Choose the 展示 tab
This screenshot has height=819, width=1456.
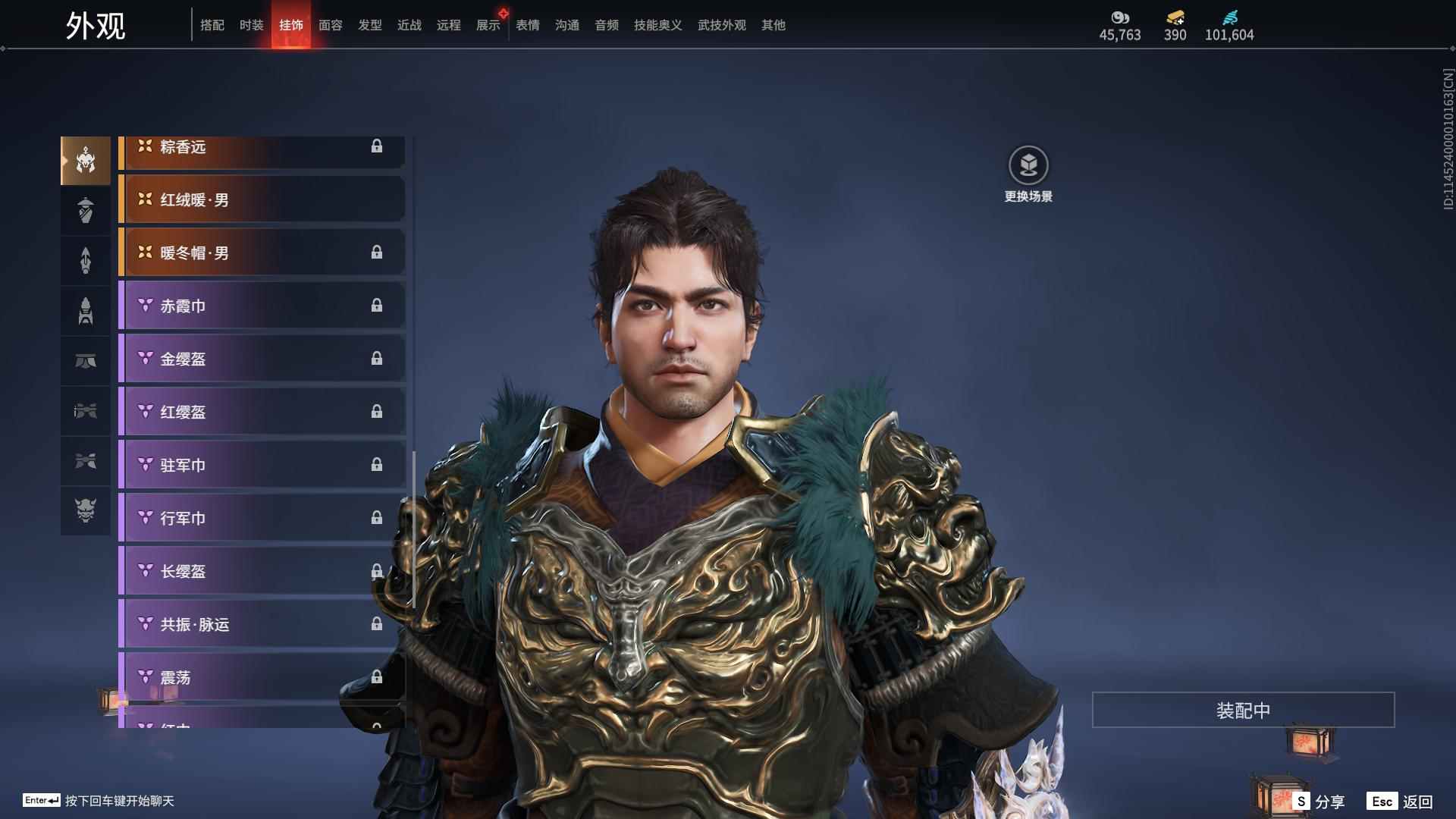(x=488, y=25)
